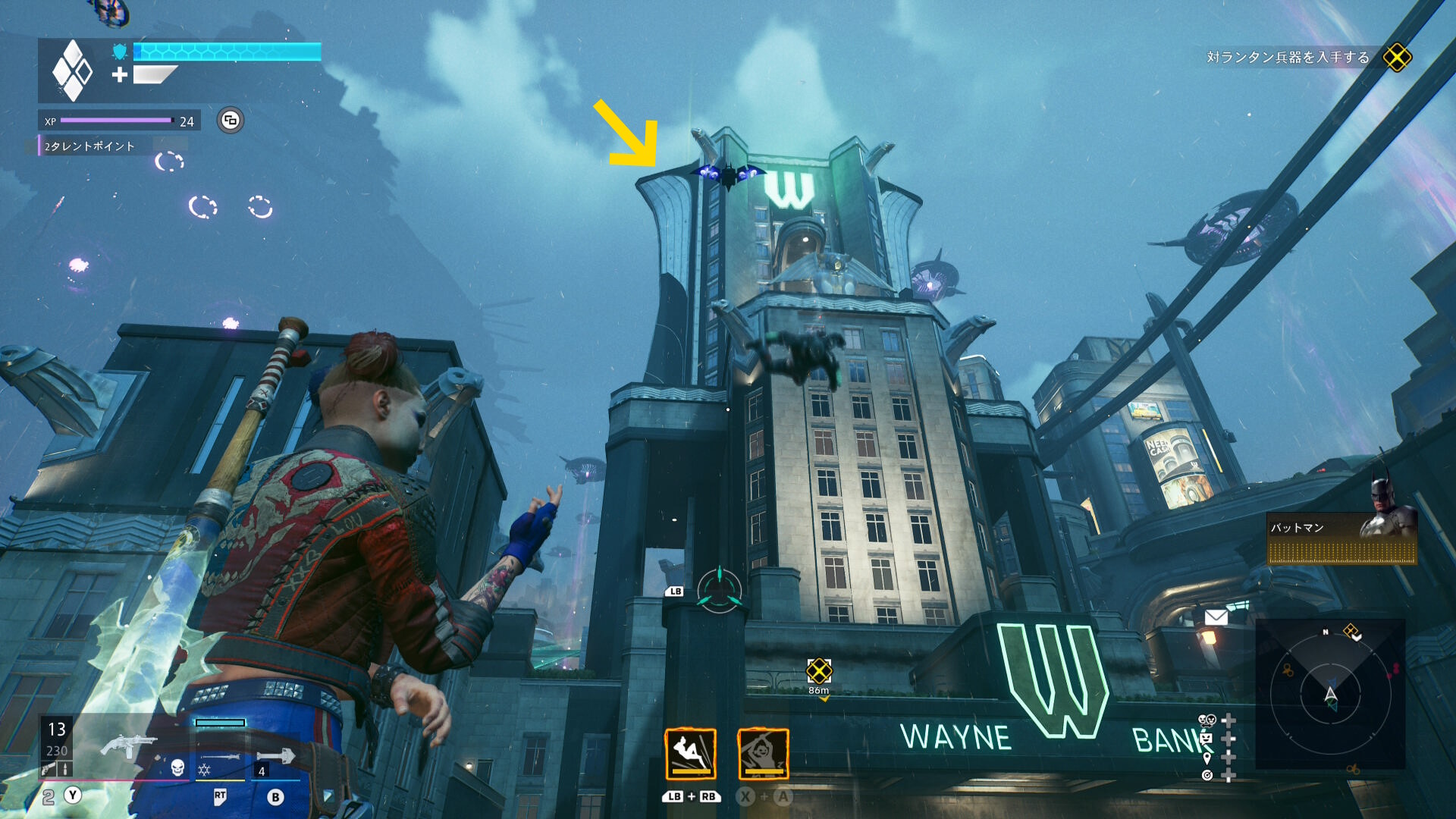This screenshot has height=819, width=1456.
Task: Select the shield melee icon in the bottom bar
Action: (276, 756)
